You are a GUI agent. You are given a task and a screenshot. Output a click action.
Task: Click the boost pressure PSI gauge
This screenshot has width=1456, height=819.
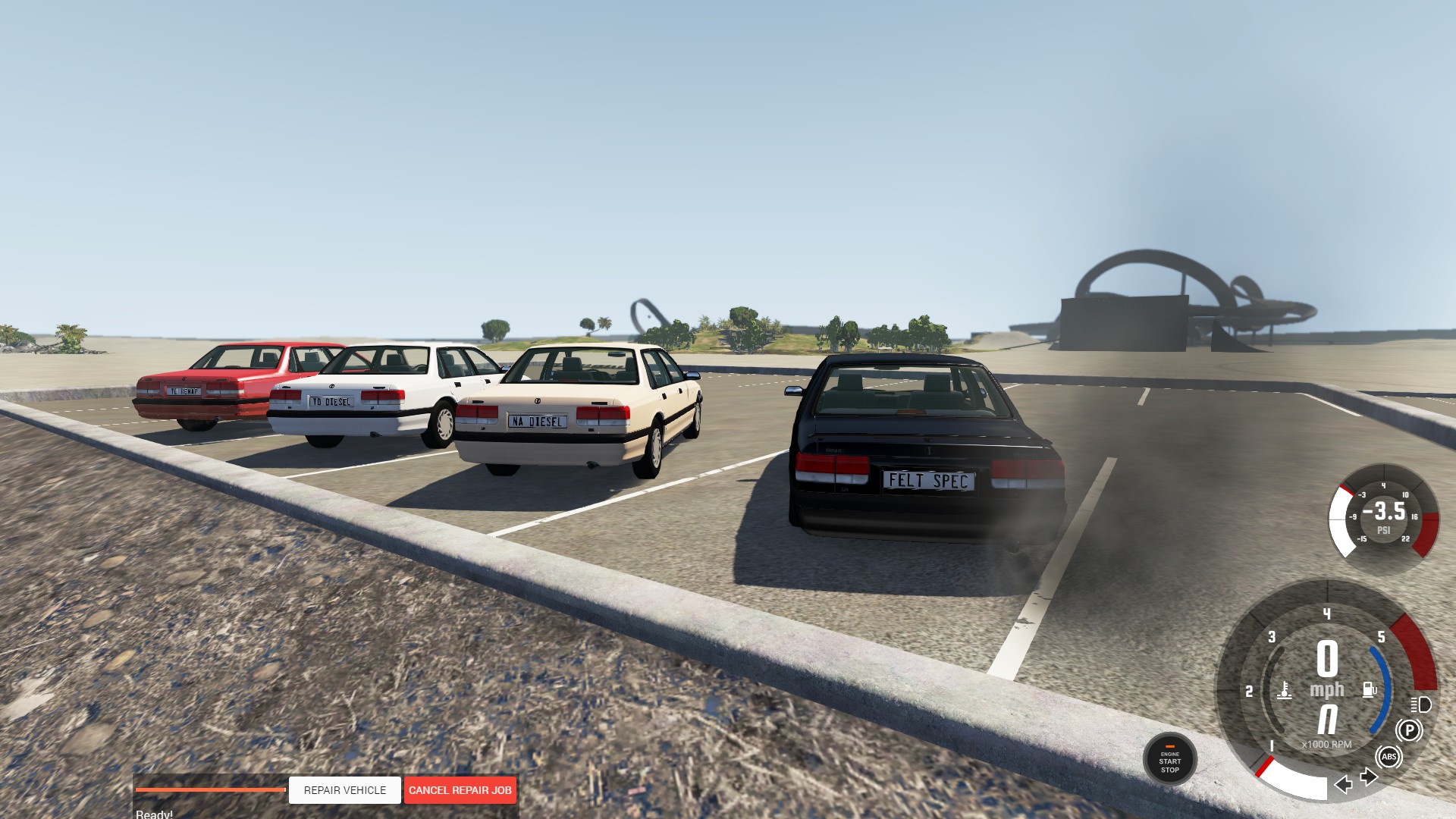pos(1383,516)
